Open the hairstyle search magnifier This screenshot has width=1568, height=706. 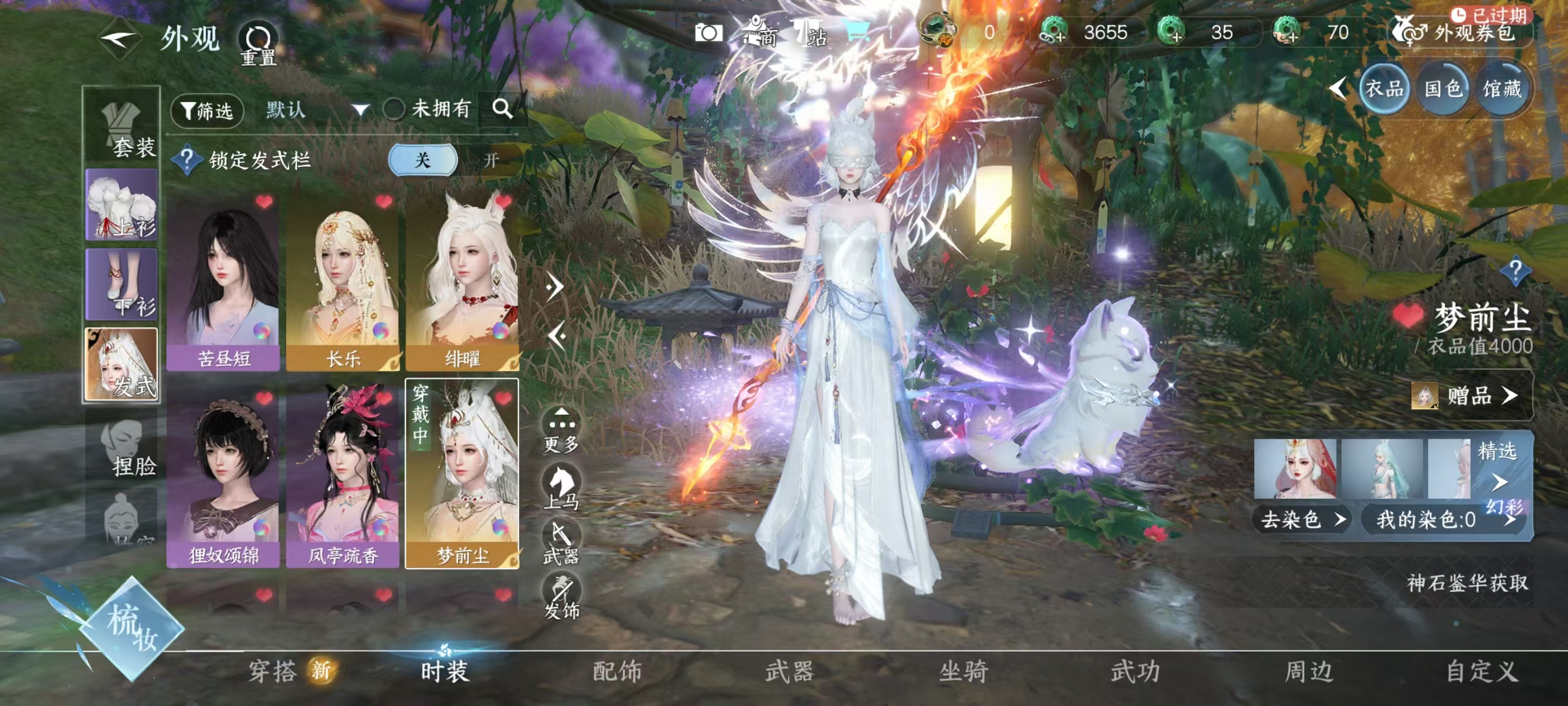(x=502, y=109)
